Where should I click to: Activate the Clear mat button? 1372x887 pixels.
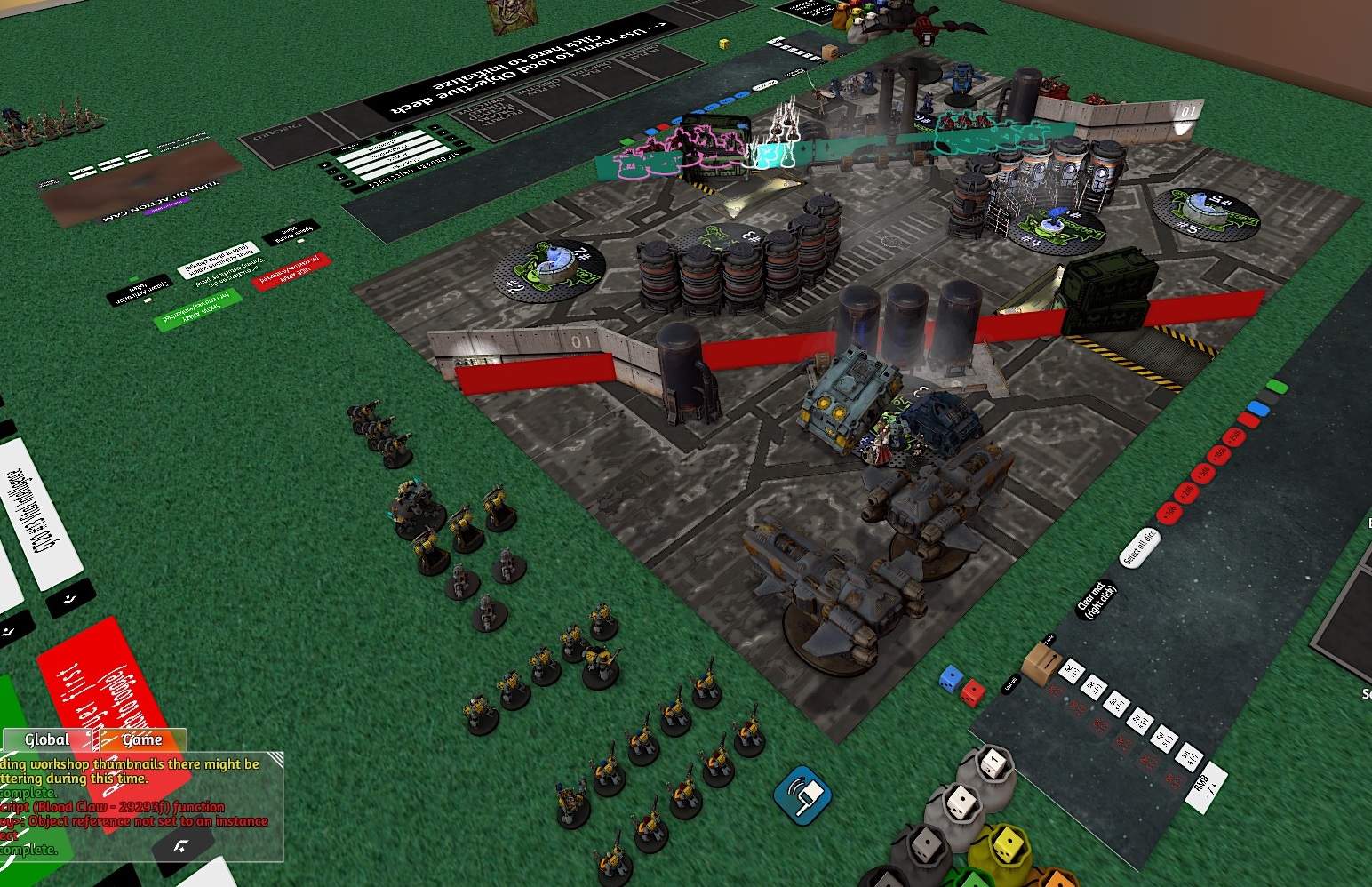[1094, 600]
